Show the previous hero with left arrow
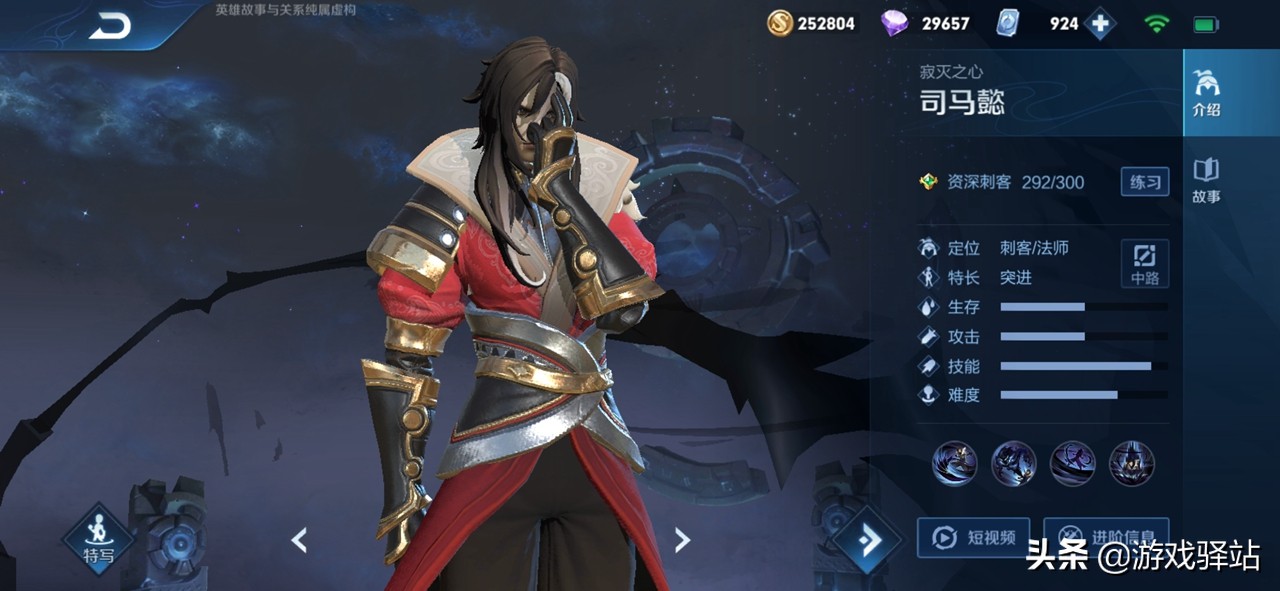The image size is (1280, 591). (x=299, y=540)
